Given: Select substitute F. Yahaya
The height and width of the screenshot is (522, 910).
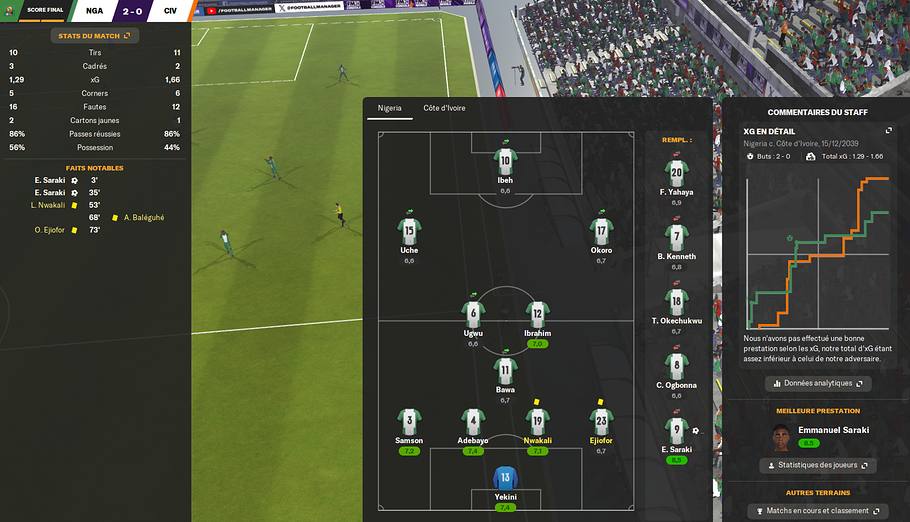Looking at the screenshot, I should [677, 174].
